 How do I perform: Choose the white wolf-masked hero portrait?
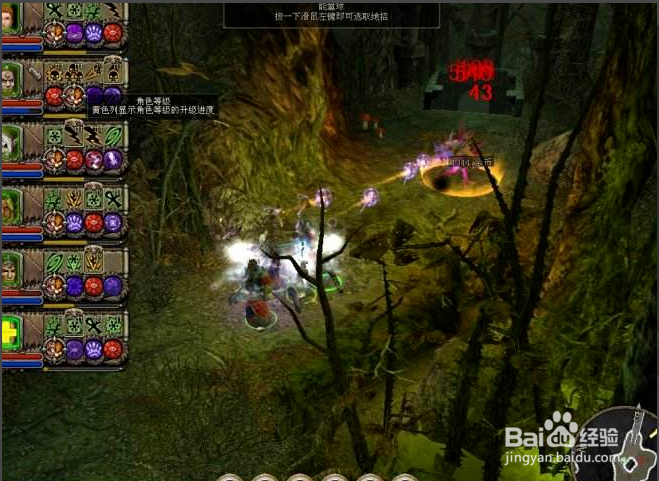coord(10,142)
